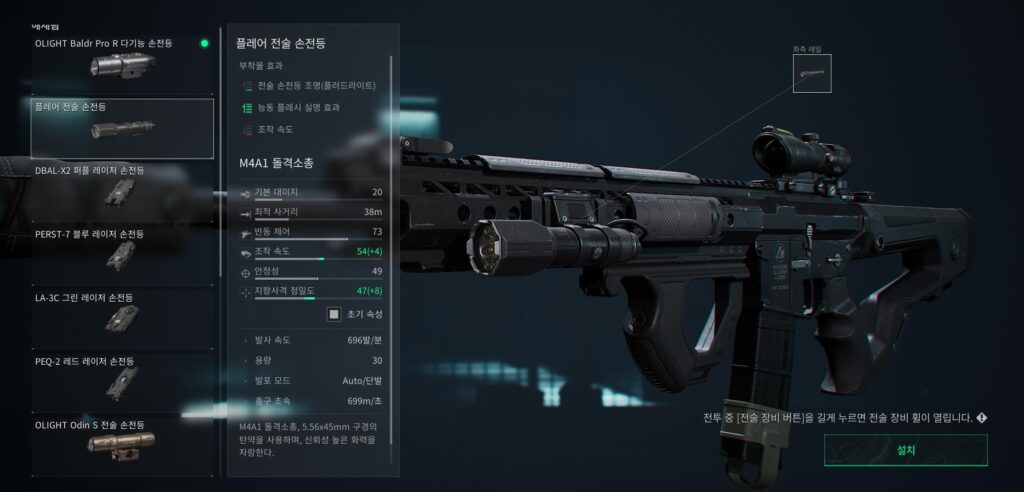Select the DBAL-X2 퍼플 레이저 손전등
The width and height of the screenshot is (1024, 492).
point(121,192)
